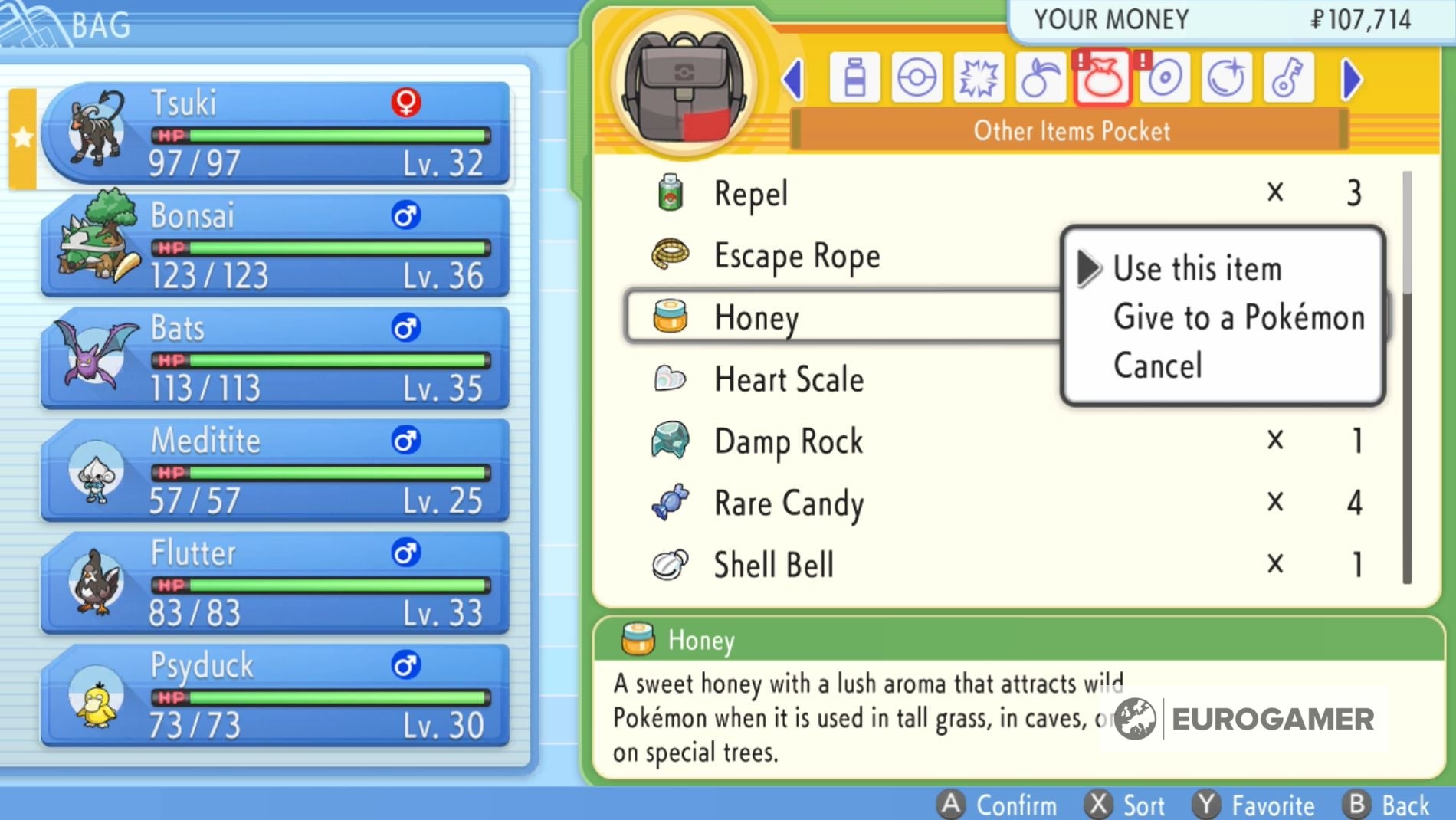Viewport: 1456px width, 820px height.
Task: Select Give to a Pokémon menu entry
Action: click(x=1238, y=317)
